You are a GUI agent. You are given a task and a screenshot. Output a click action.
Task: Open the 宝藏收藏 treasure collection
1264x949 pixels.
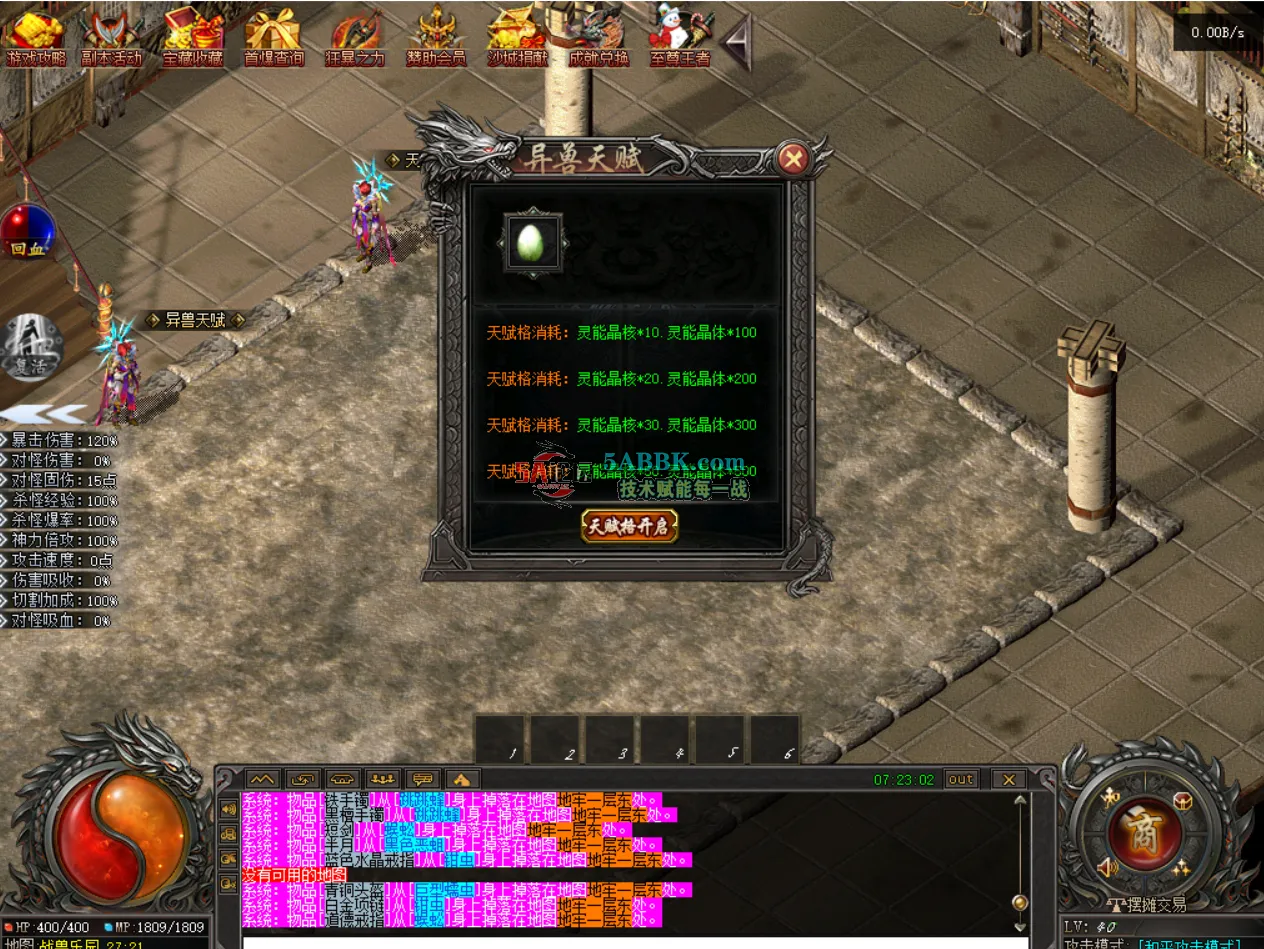click(194, 37)
